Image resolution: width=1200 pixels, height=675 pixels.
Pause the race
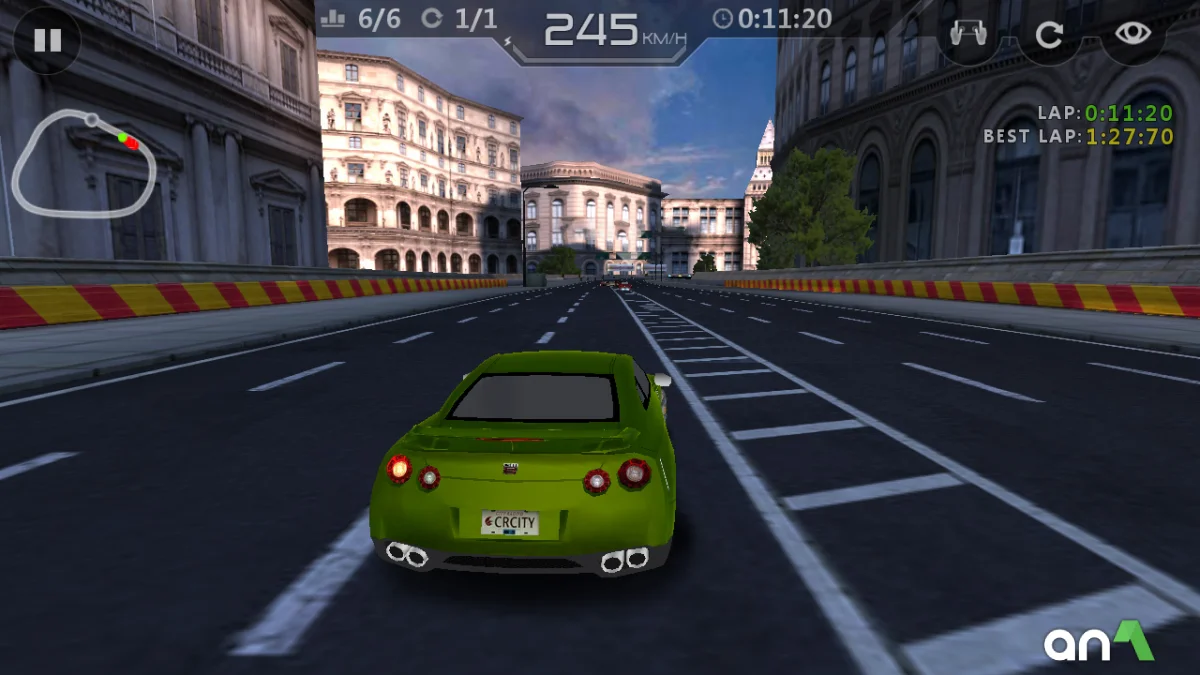pos(47,40)
